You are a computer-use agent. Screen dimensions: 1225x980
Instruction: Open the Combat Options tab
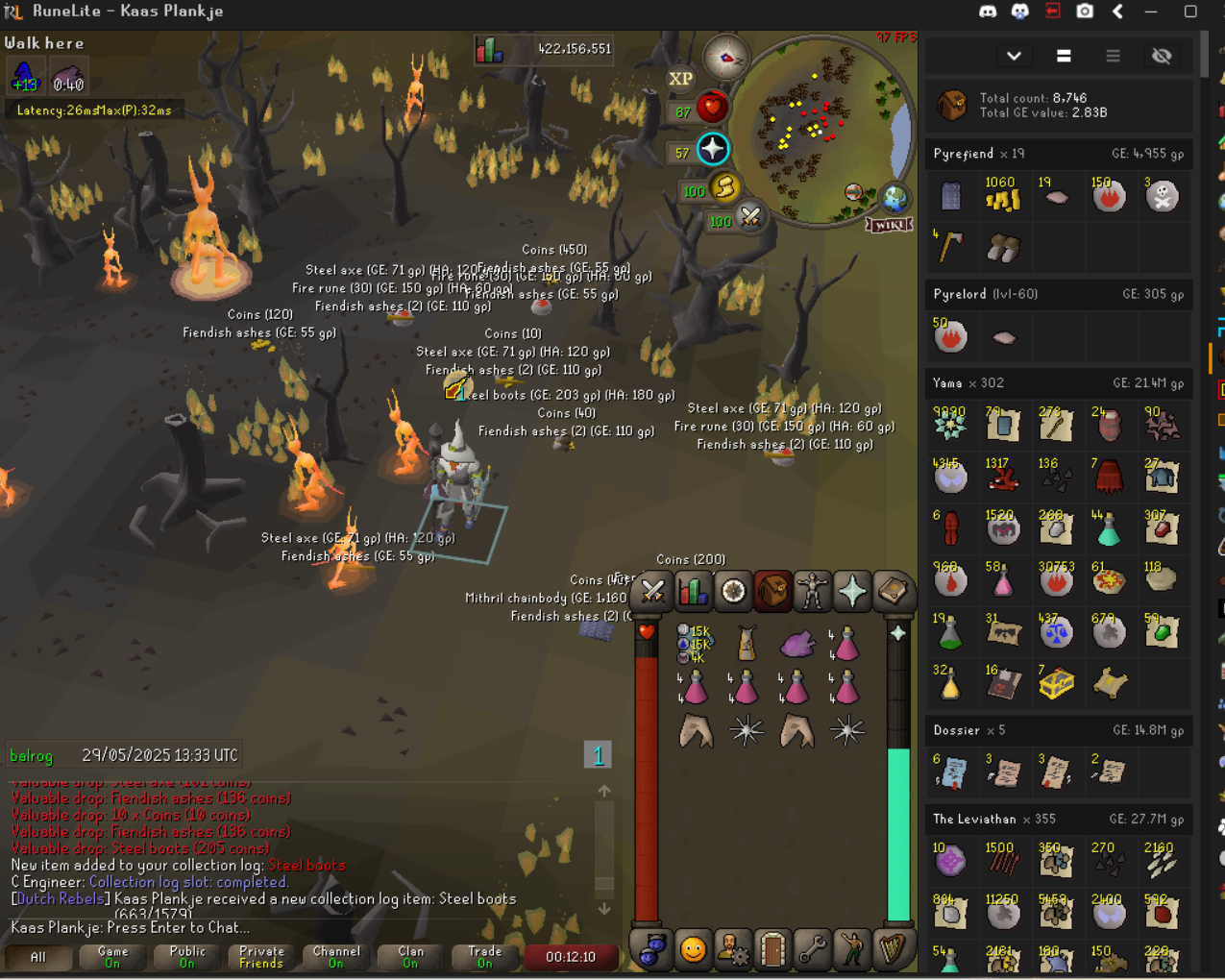[x=653, y=592]
